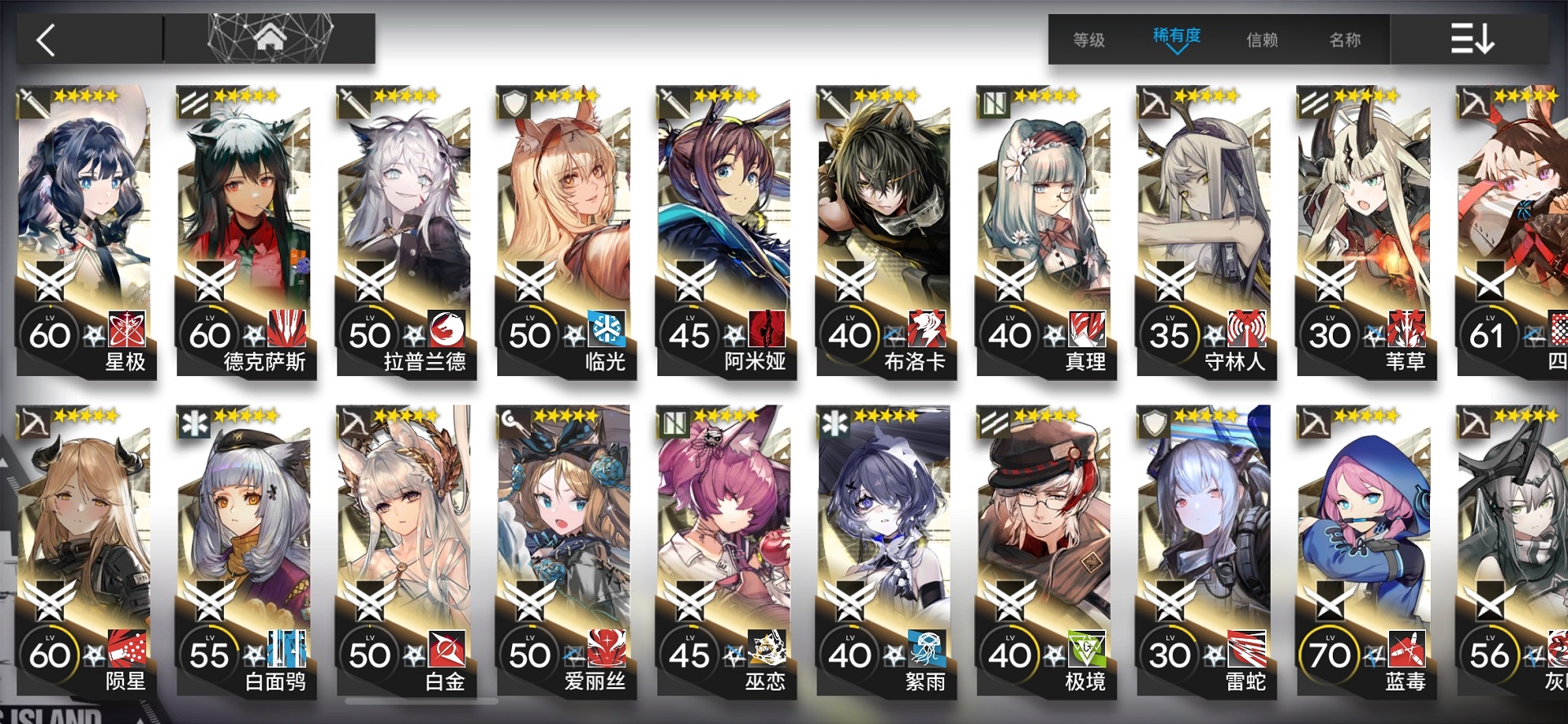Open operator 守林人 card
The width and height of the screenshot is (1568, 724).
[x=1205, y=229]
